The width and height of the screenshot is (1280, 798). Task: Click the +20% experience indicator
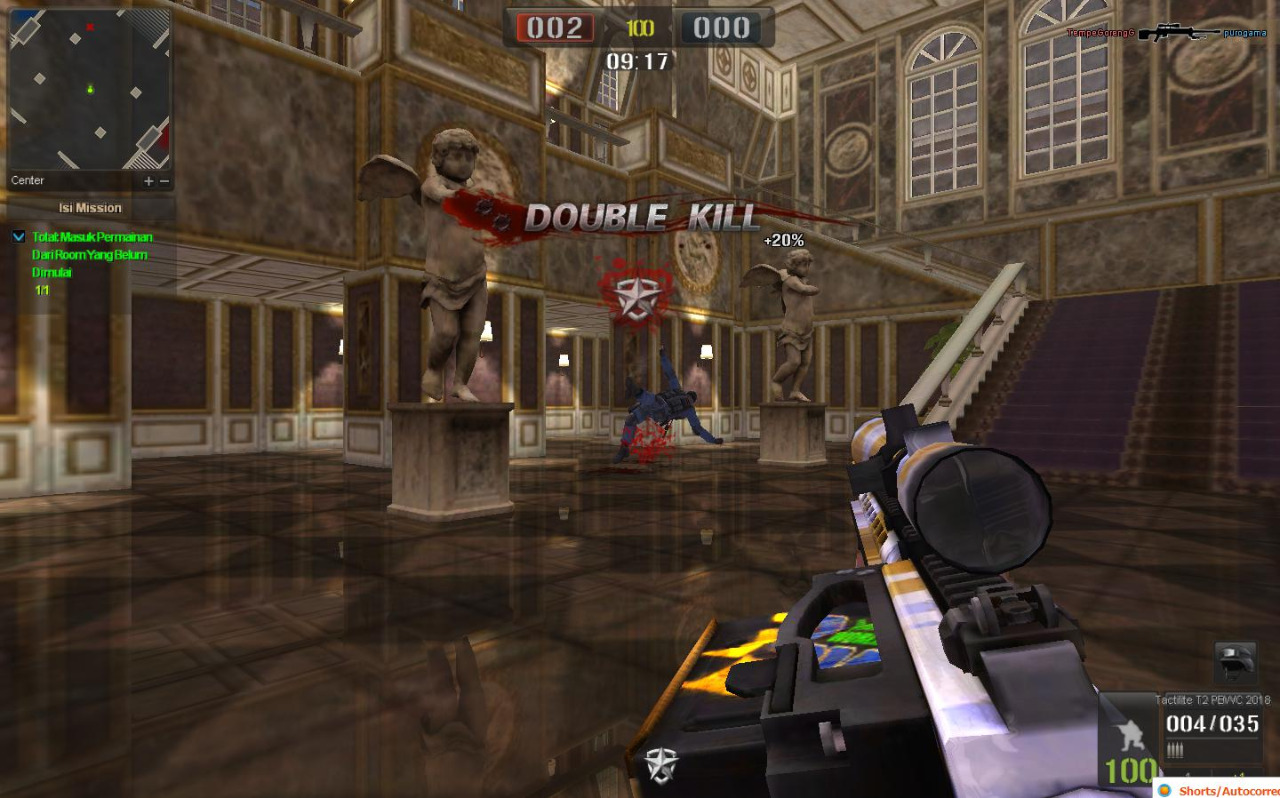pyautogui.click(x=782, y=240)
